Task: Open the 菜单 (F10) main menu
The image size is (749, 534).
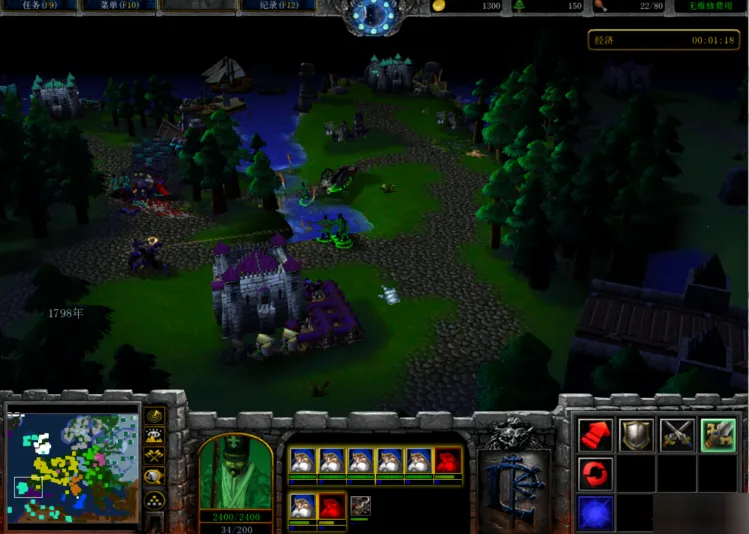Action: (x=118, y=6)
